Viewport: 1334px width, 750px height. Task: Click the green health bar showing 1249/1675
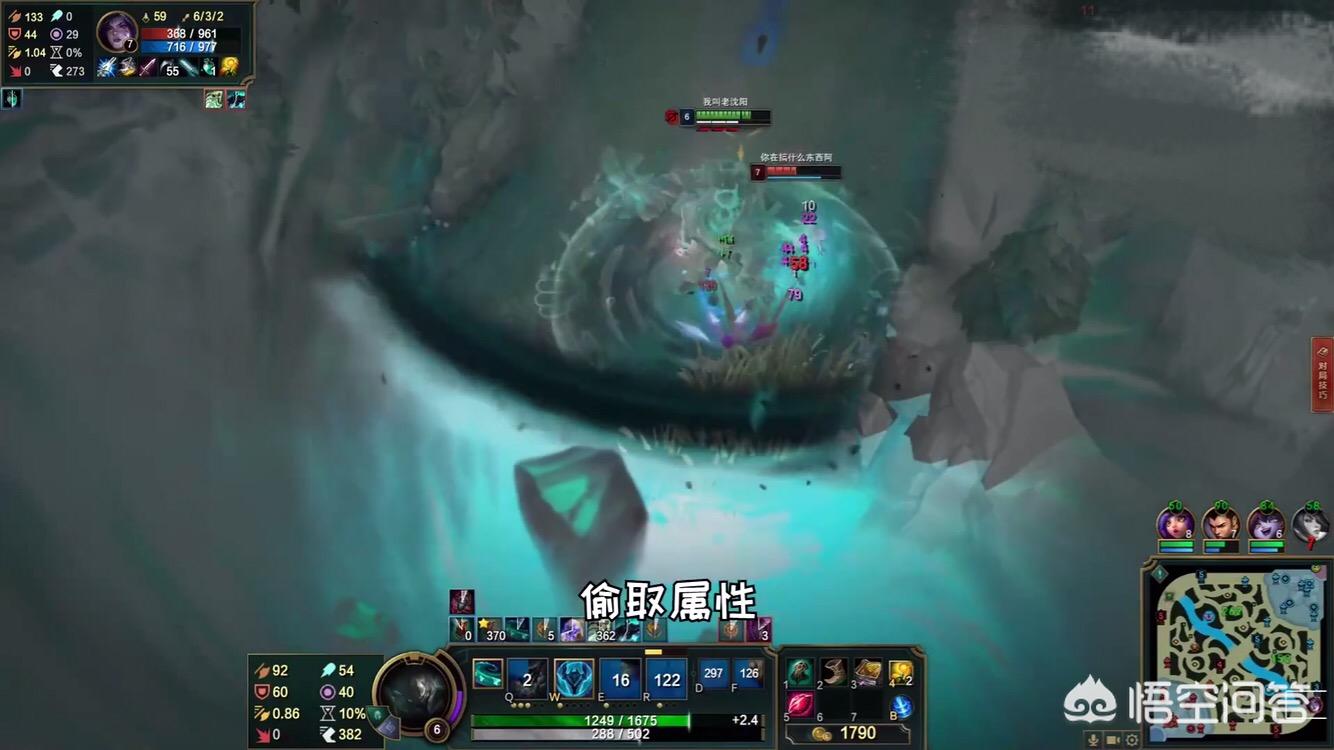pos(620,720)
